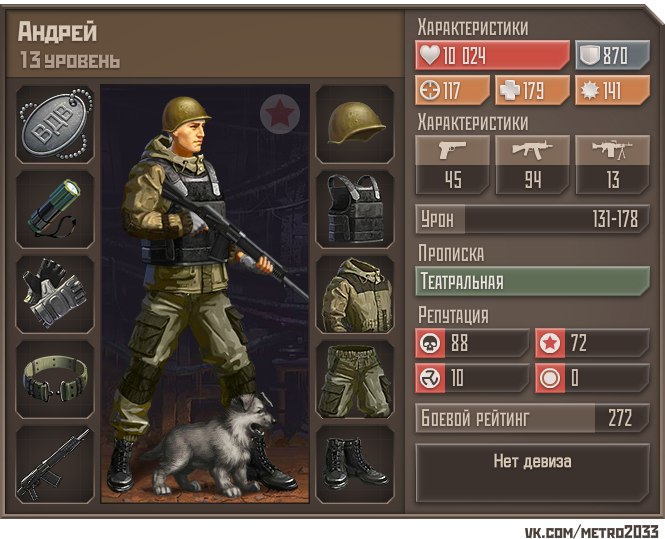Open the vk.com/metro2033 link
Image resolution: width=665 pixels, height=539 pixels.
[x=593, y=529]
